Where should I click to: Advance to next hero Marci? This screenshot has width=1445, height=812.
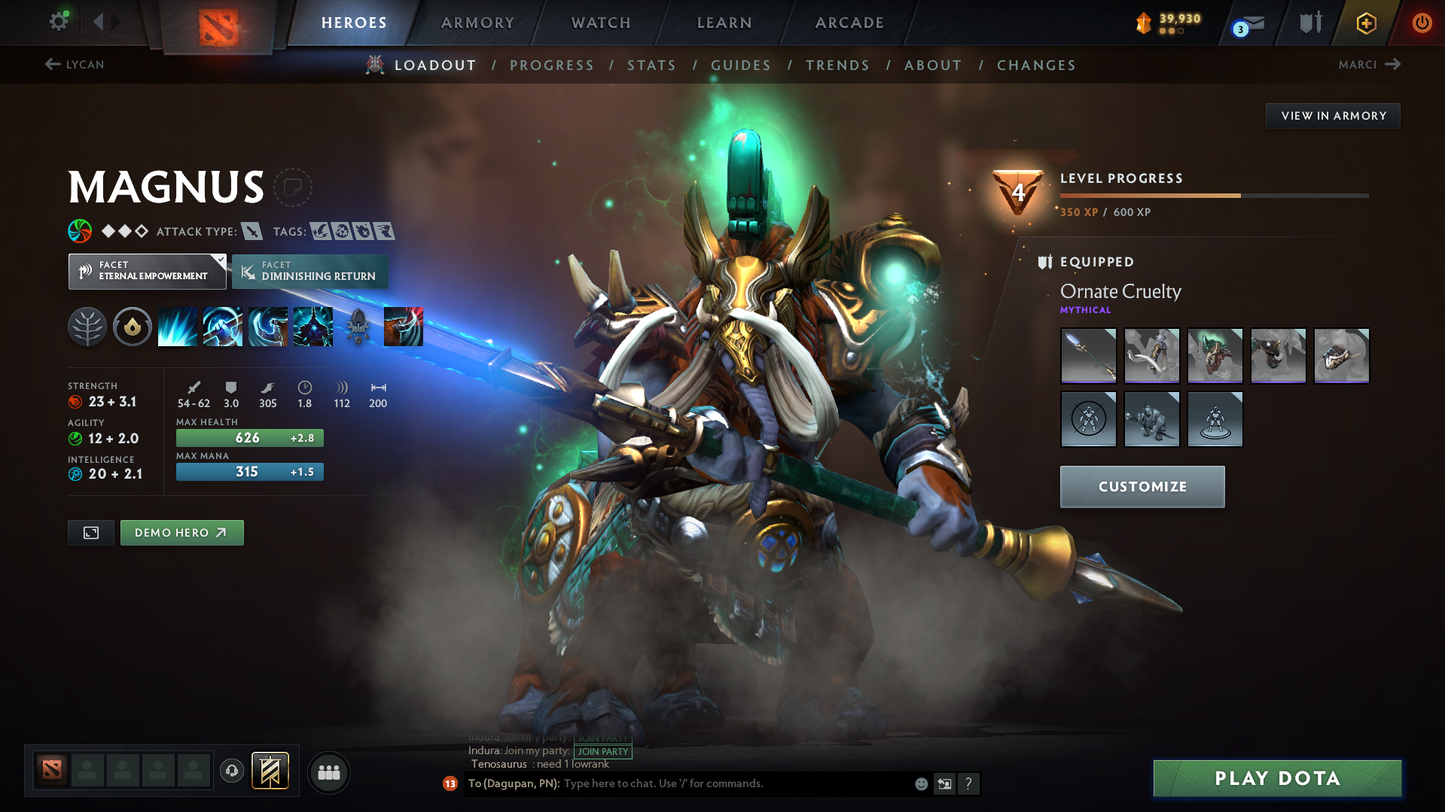1369,65
